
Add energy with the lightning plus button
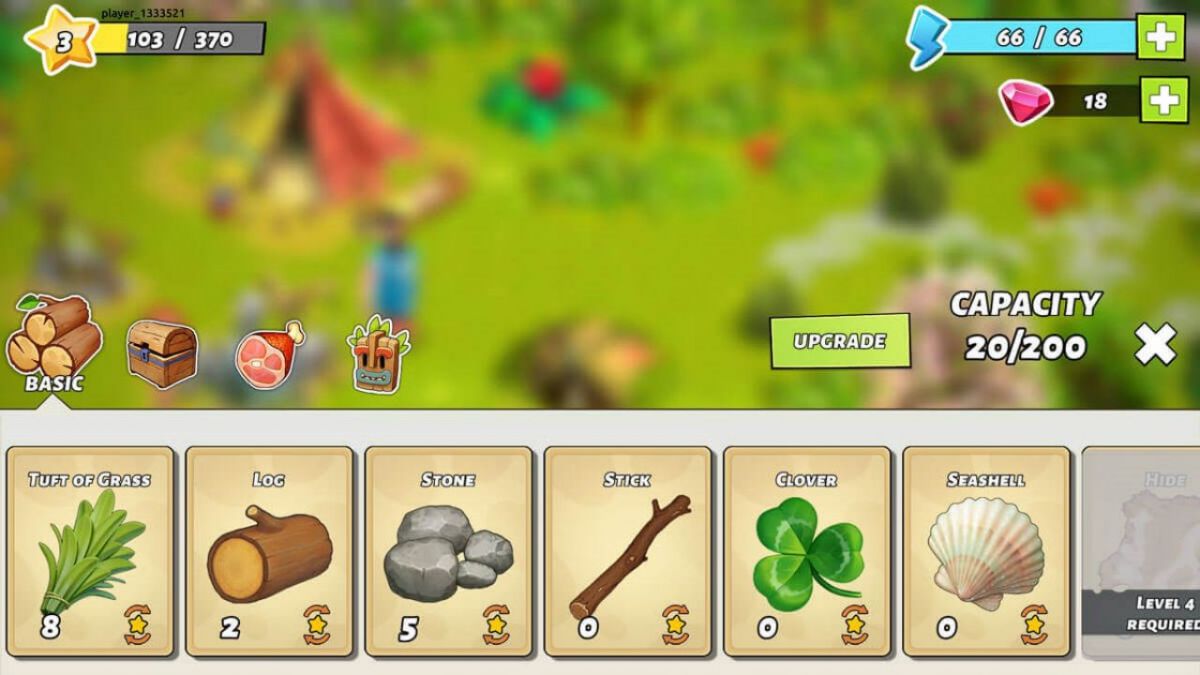(x=1161, y=38)
